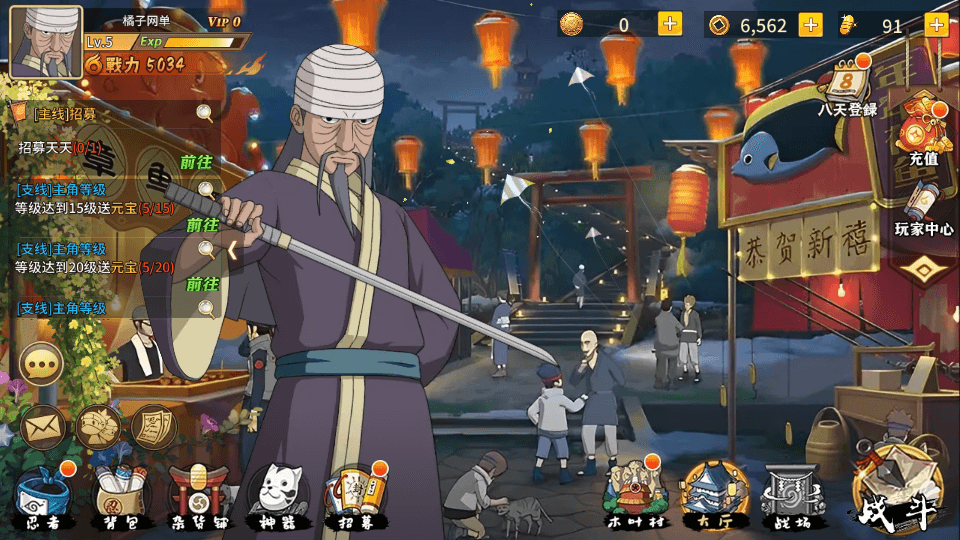The image size is (960, 540).
Task: Add more silver medallion currency
Action: tap(669, 25)
